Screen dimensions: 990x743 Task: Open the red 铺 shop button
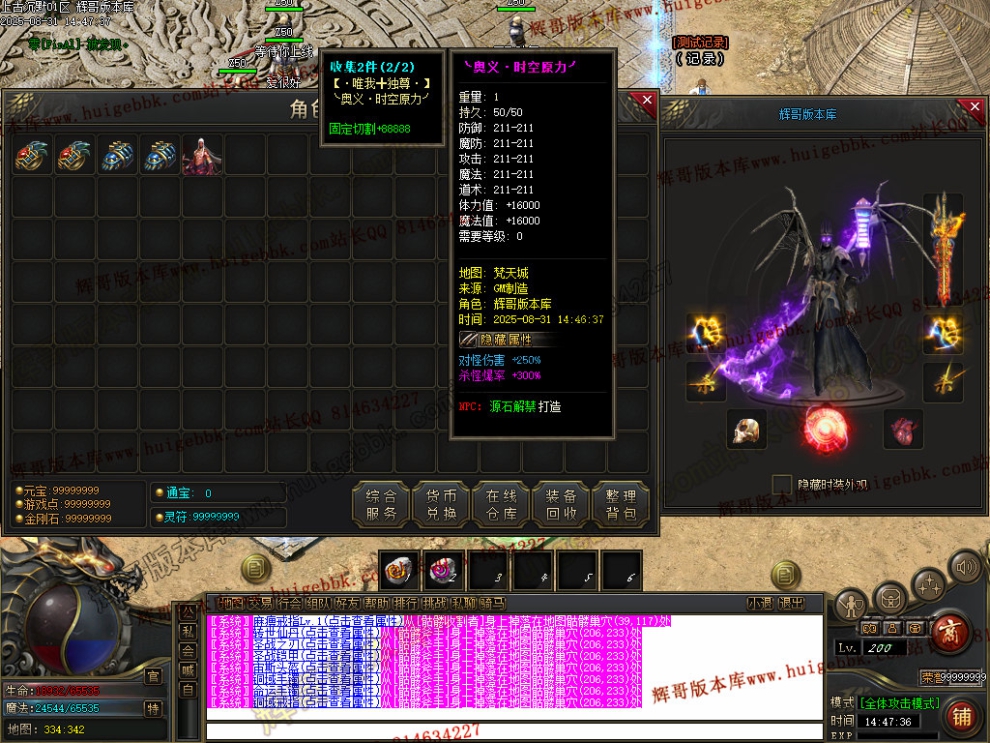click(961, 716)
